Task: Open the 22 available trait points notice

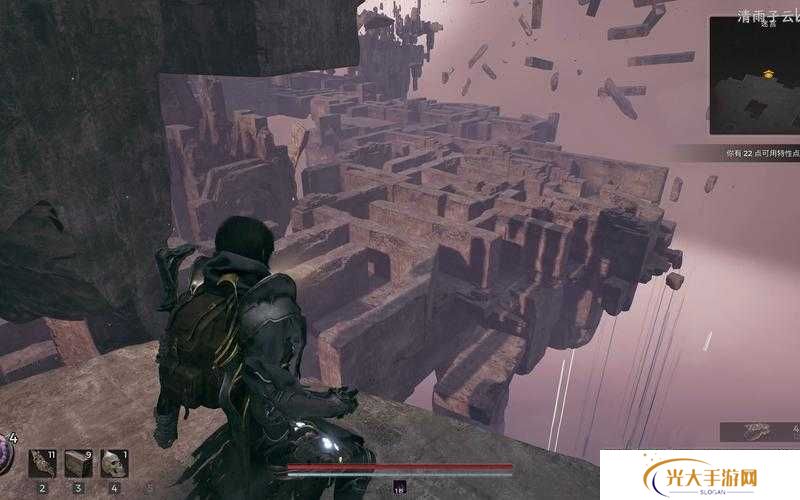Action: click(x=762, y=154)
